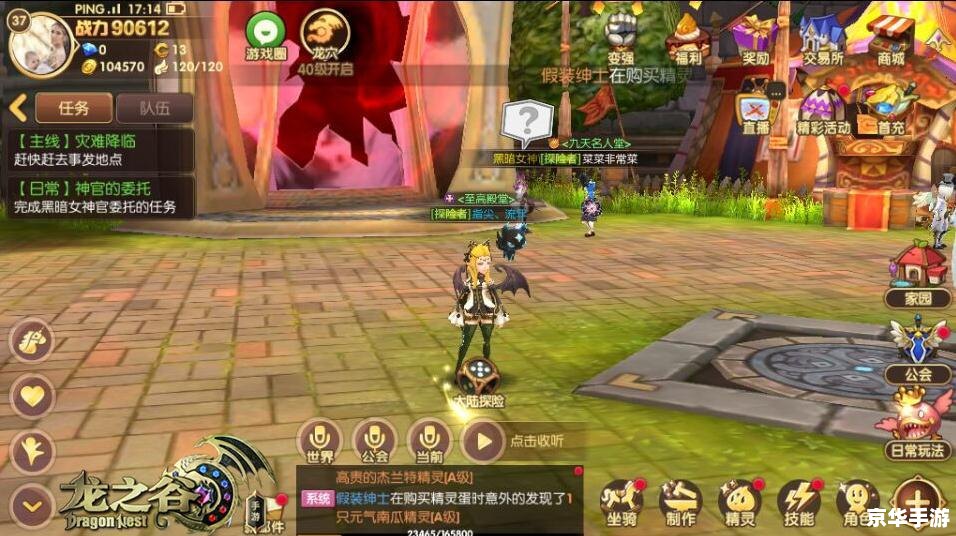956x536 pixels.
Task: Open the 日常玩法 daily activities
Action: (916, 420)
